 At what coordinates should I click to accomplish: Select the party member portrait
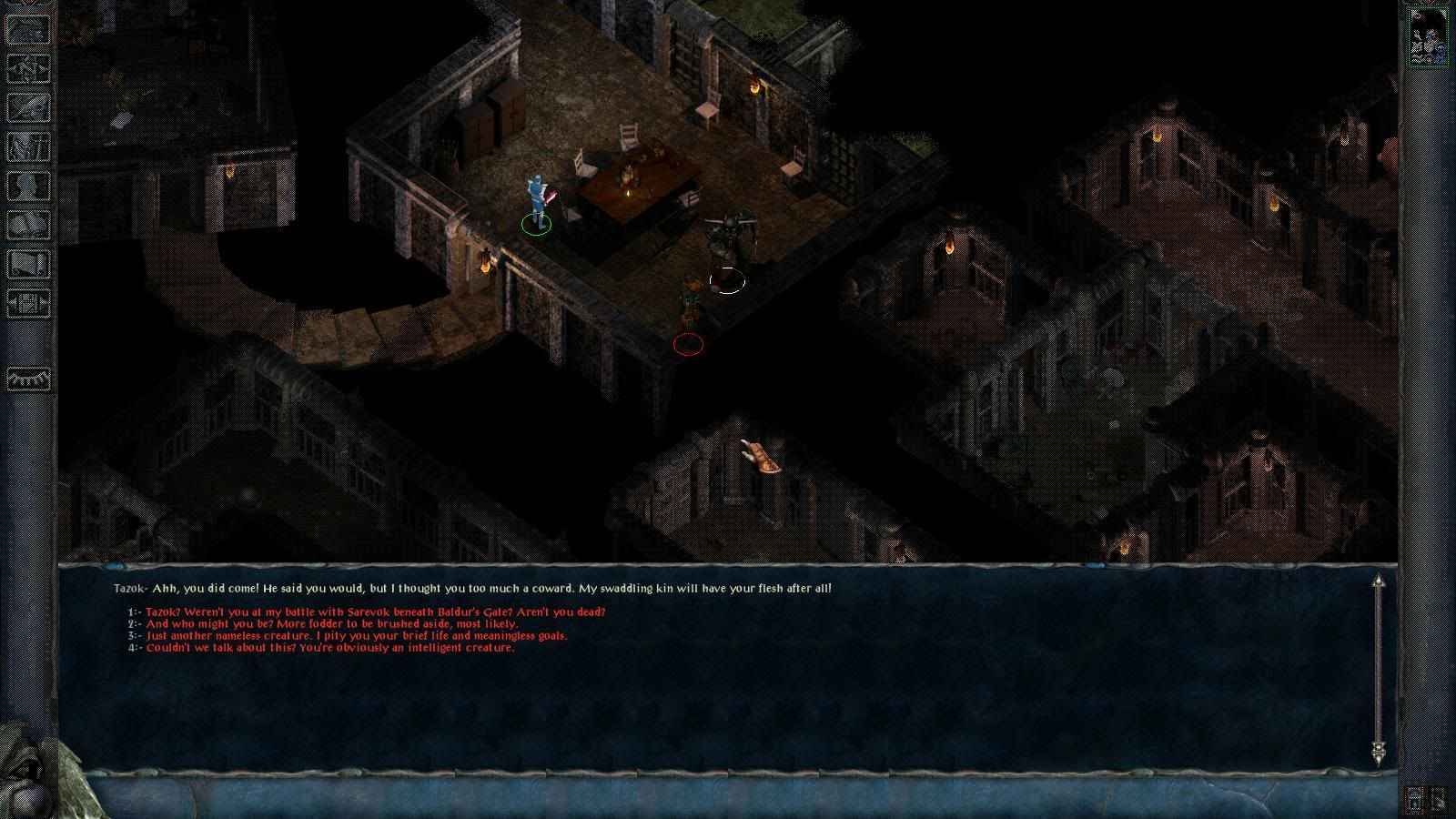pyautogui.click(x=1428, y=36)
